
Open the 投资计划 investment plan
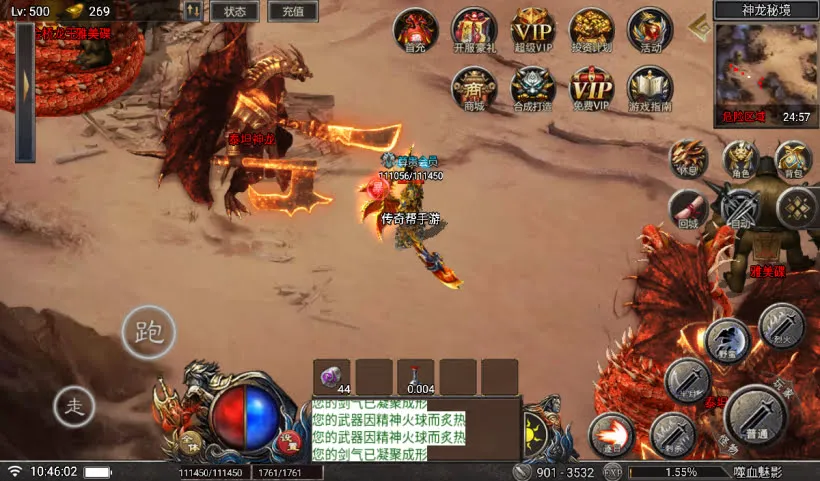click(x=592, y=29)
